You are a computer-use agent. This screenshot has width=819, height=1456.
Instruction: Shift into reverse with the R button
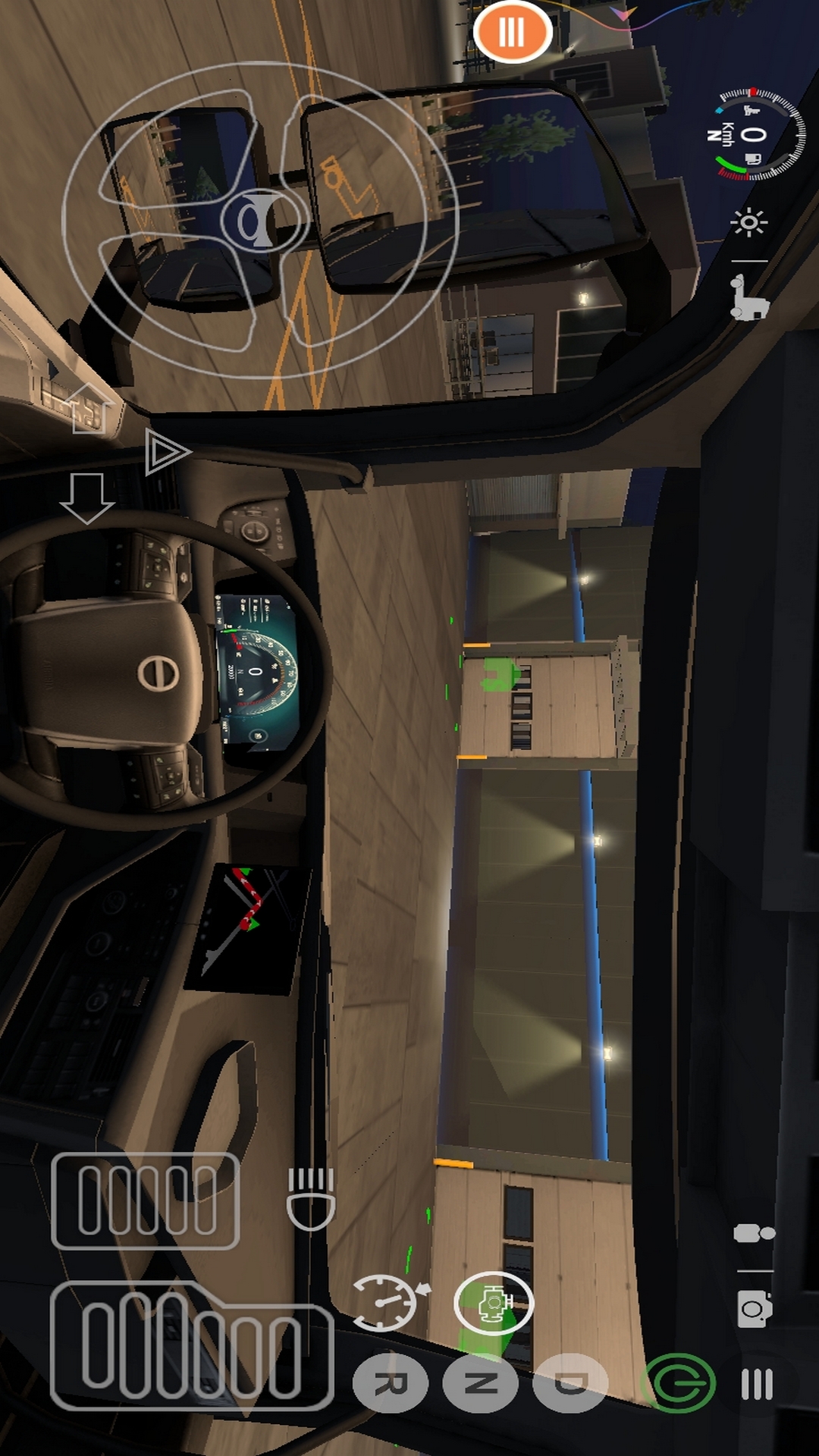click(x=391, y=1384)
